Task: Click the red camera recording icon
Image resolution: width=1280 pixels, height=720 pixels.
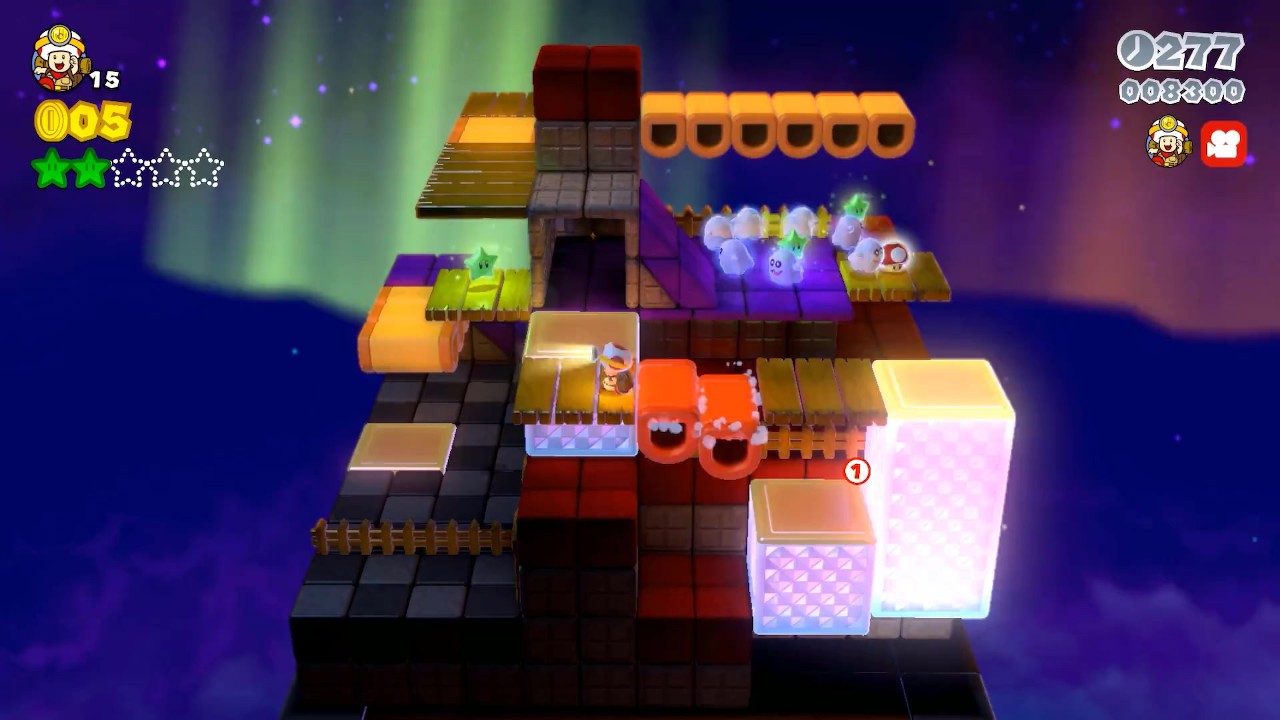Action: pyautogui.click(x=1225, y=144)
